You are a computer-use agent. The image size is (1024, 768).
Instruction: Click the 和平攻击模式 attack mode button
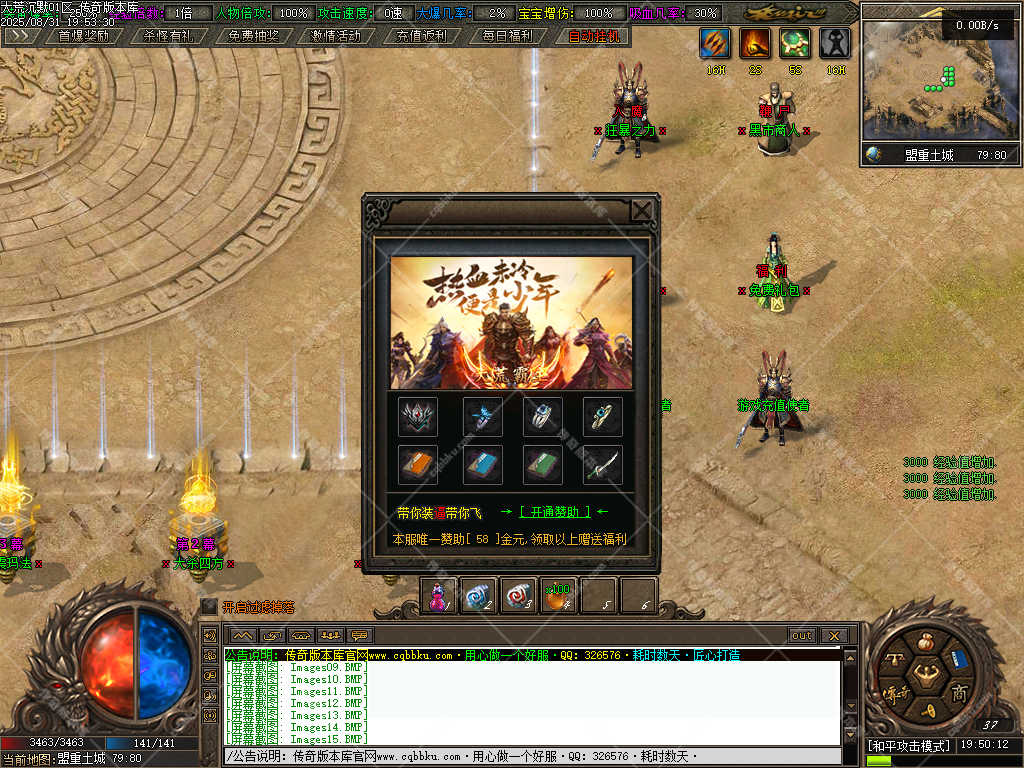909,746
